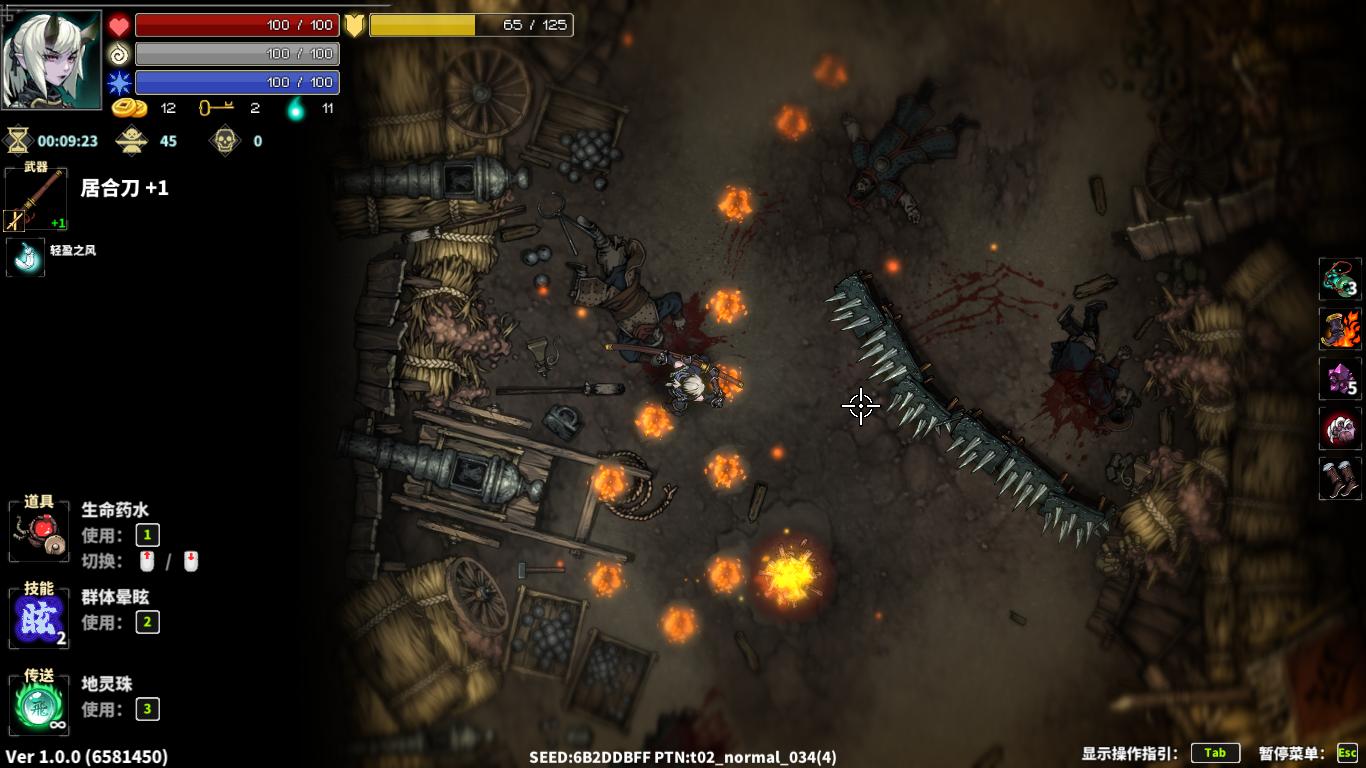This screenshot has height=768, width=1366.
Task: Select the purple crystal relic icon
Action: click(x=1340, y=379)
